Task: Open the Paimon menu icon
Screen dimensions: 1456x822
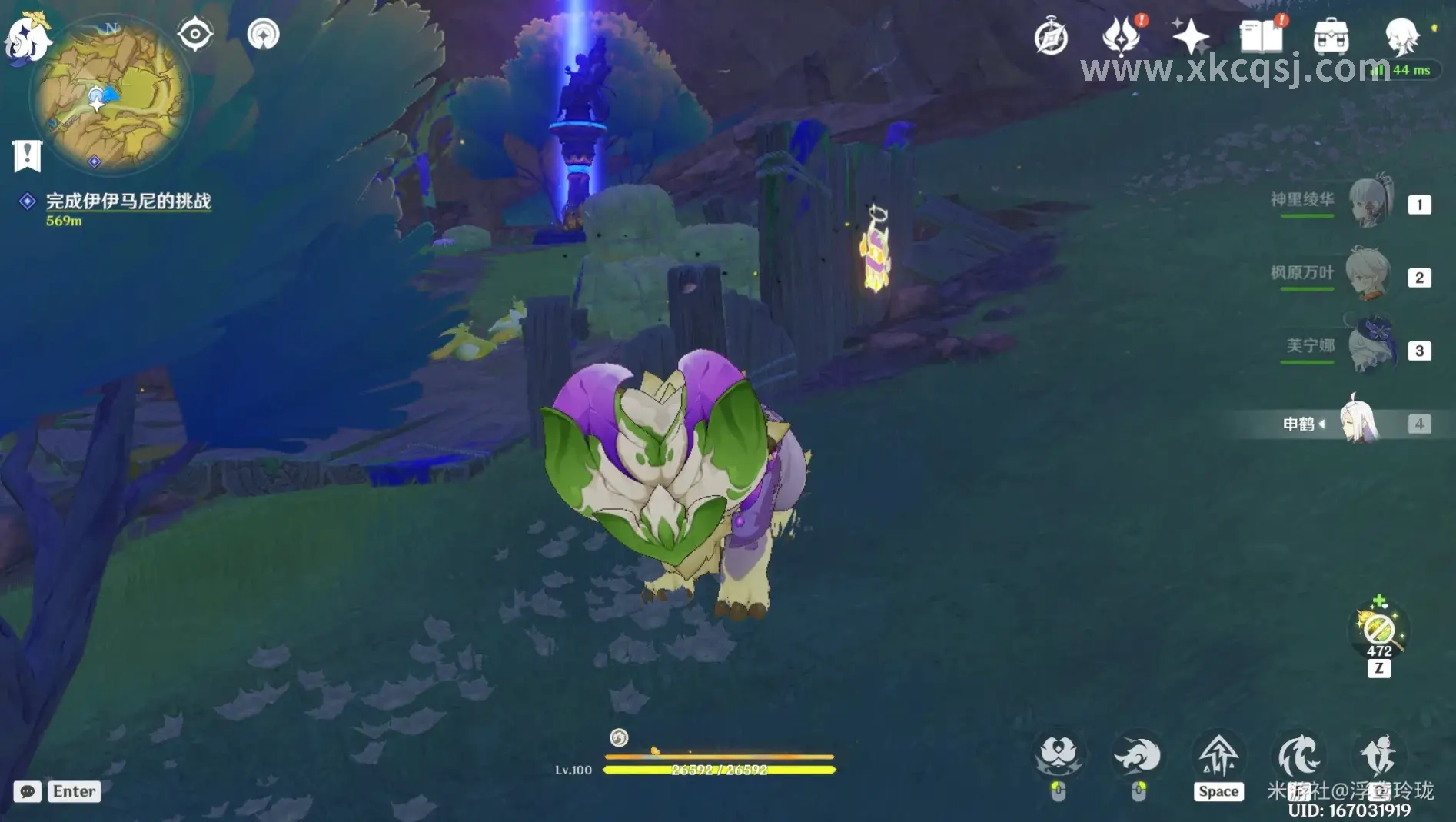Action: coord(26,35)
